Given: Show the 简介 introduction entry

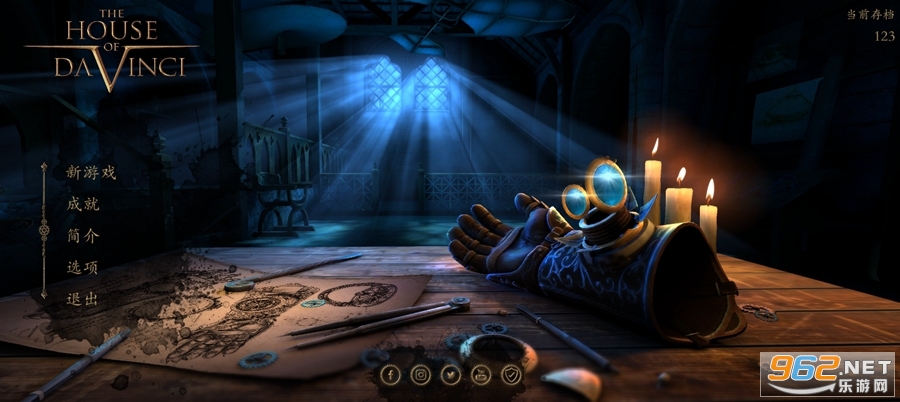Looking at the screenshot, I should pos(83,236).
